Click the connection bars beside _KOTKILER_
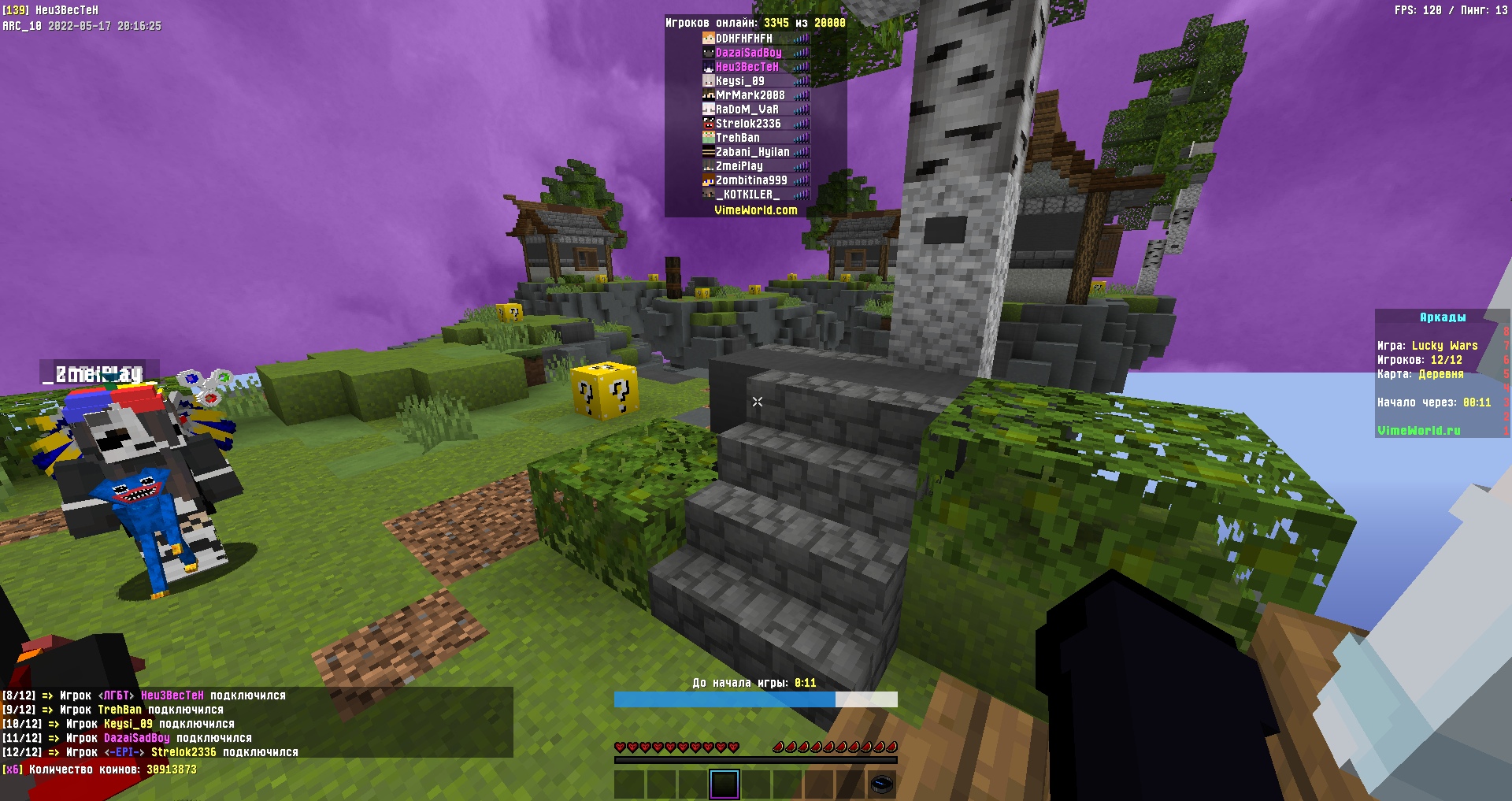The height and width of the screenshot is (801, 1512). [803, 193]
